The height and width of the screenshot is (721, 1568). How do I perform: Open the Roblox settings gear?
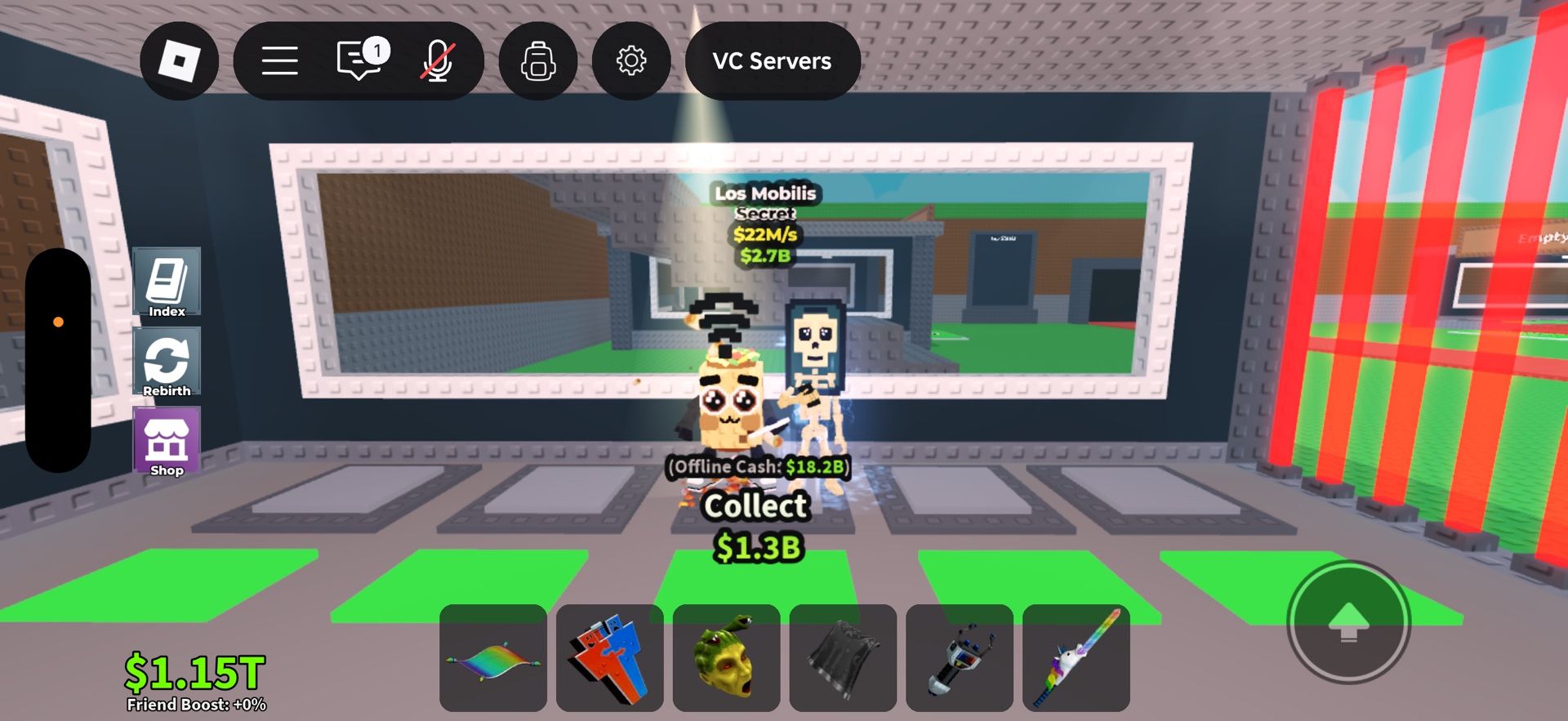coord(632,61)
